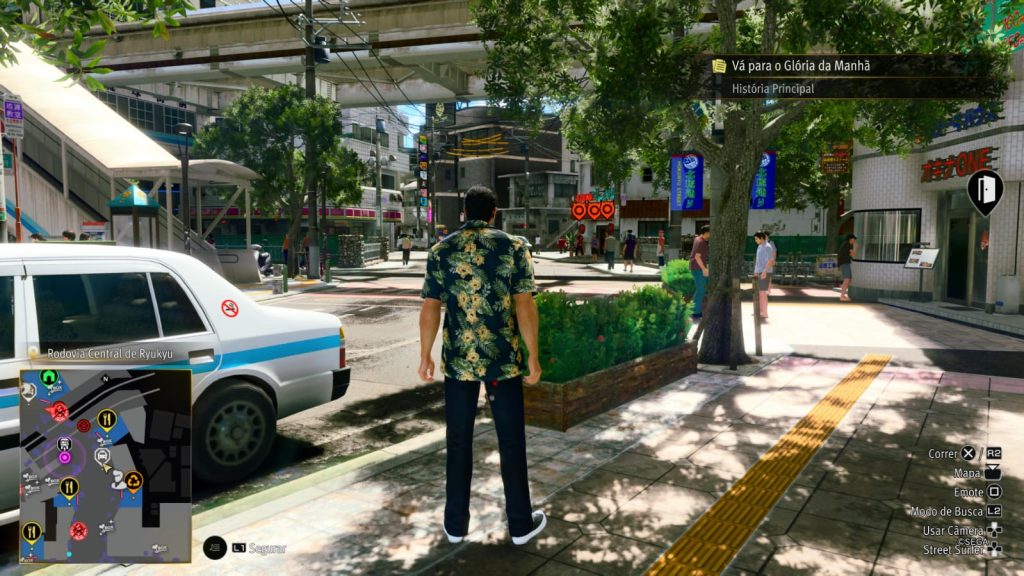The height and width of the screenshot is (576, 1024).
Task: Choose the taxi marker on the minimap
Action: coord(102,455)
